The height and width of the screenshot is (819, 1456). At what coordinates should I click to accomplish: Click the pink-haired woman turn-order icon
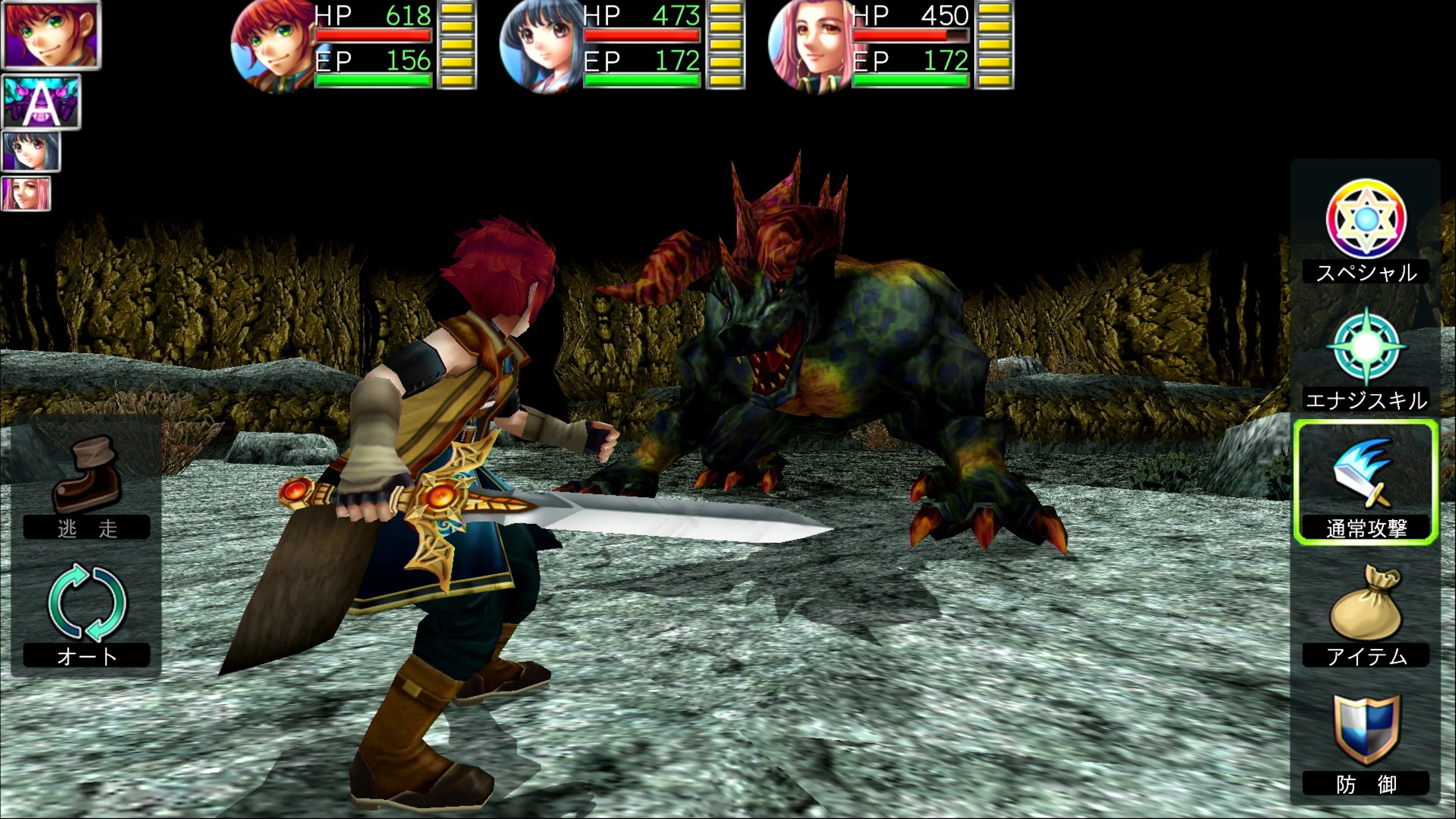point(26,193)
